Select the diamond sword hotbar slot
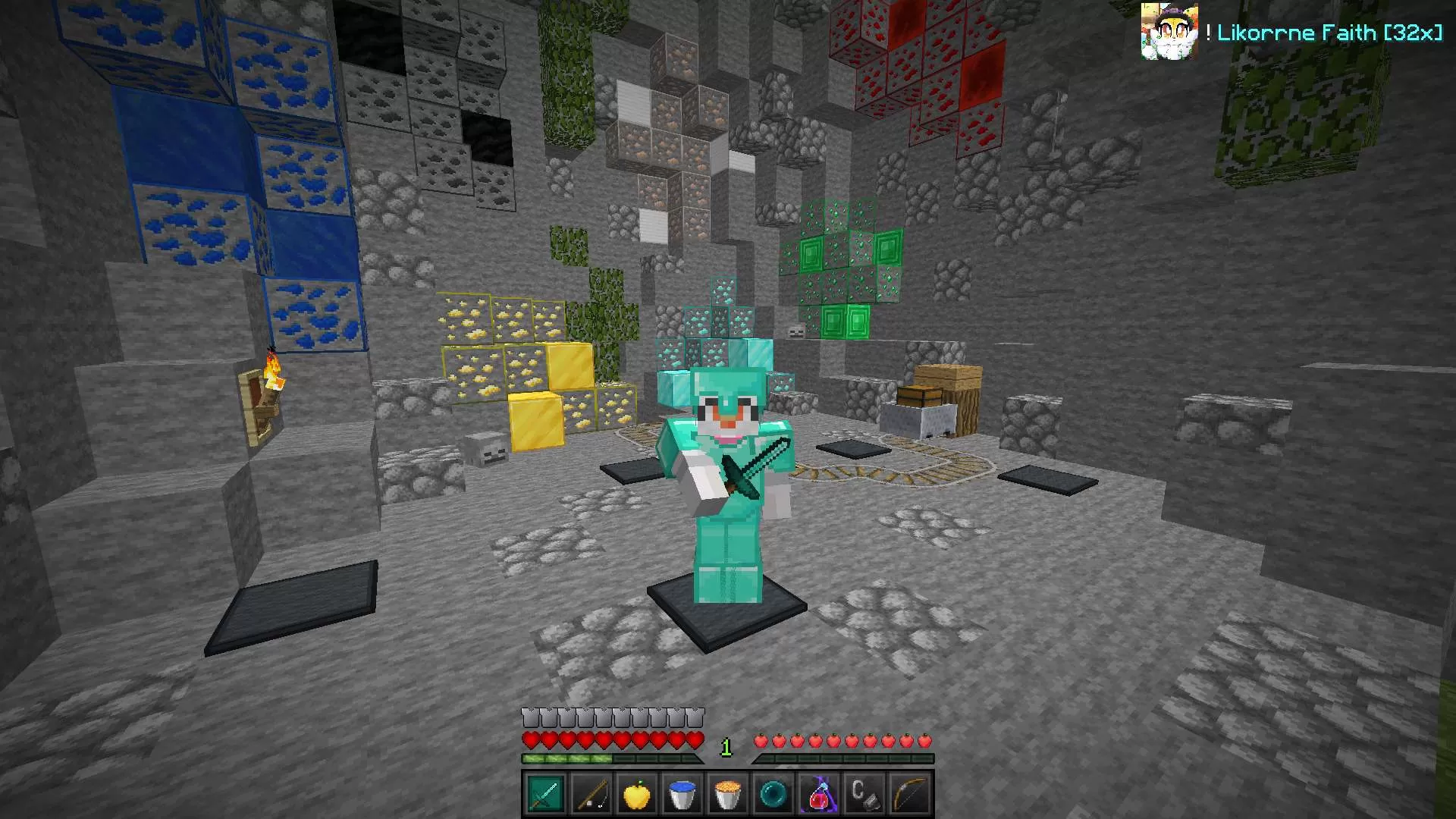The image size is (1456, 819). 545,794
